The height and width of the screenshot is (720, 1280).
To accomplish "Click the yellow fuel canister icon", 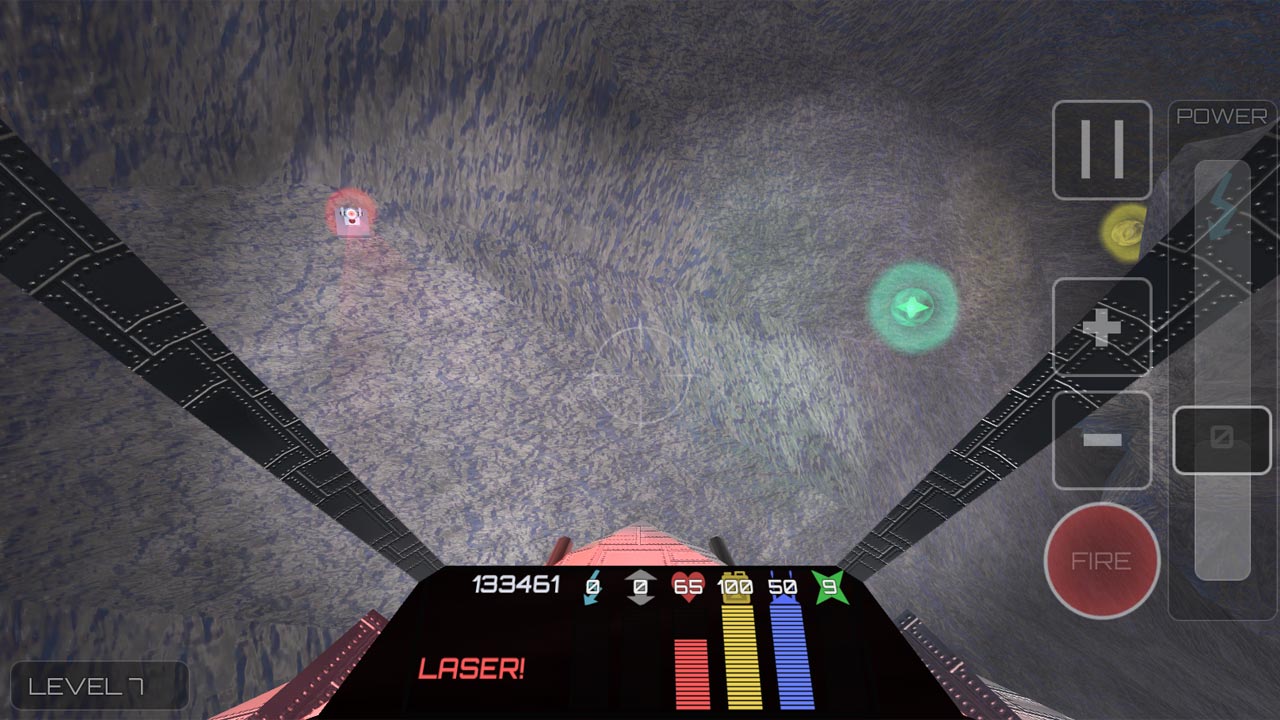I will [736, 588].
